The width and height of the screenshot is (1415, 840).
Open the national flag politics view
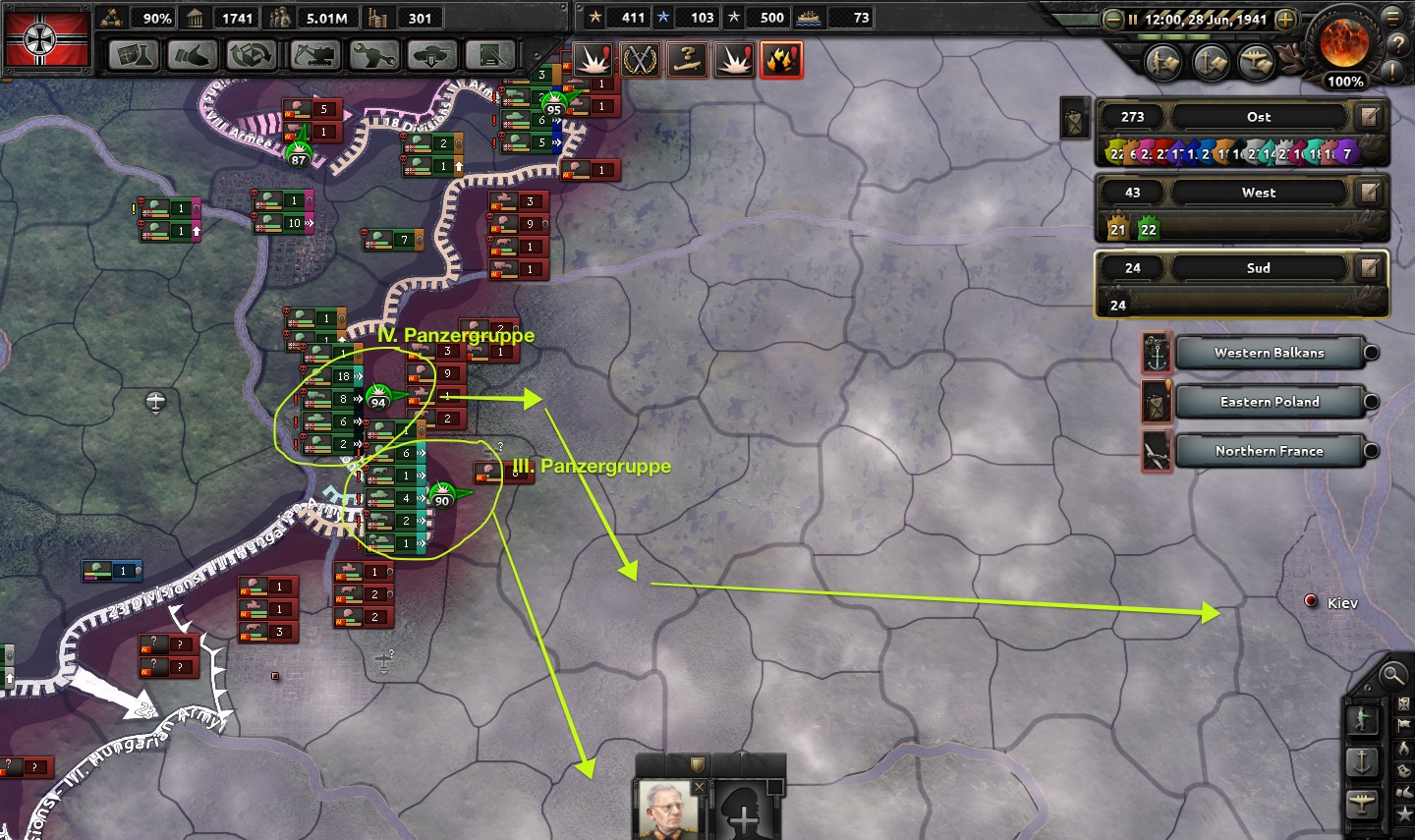[47, 38]
